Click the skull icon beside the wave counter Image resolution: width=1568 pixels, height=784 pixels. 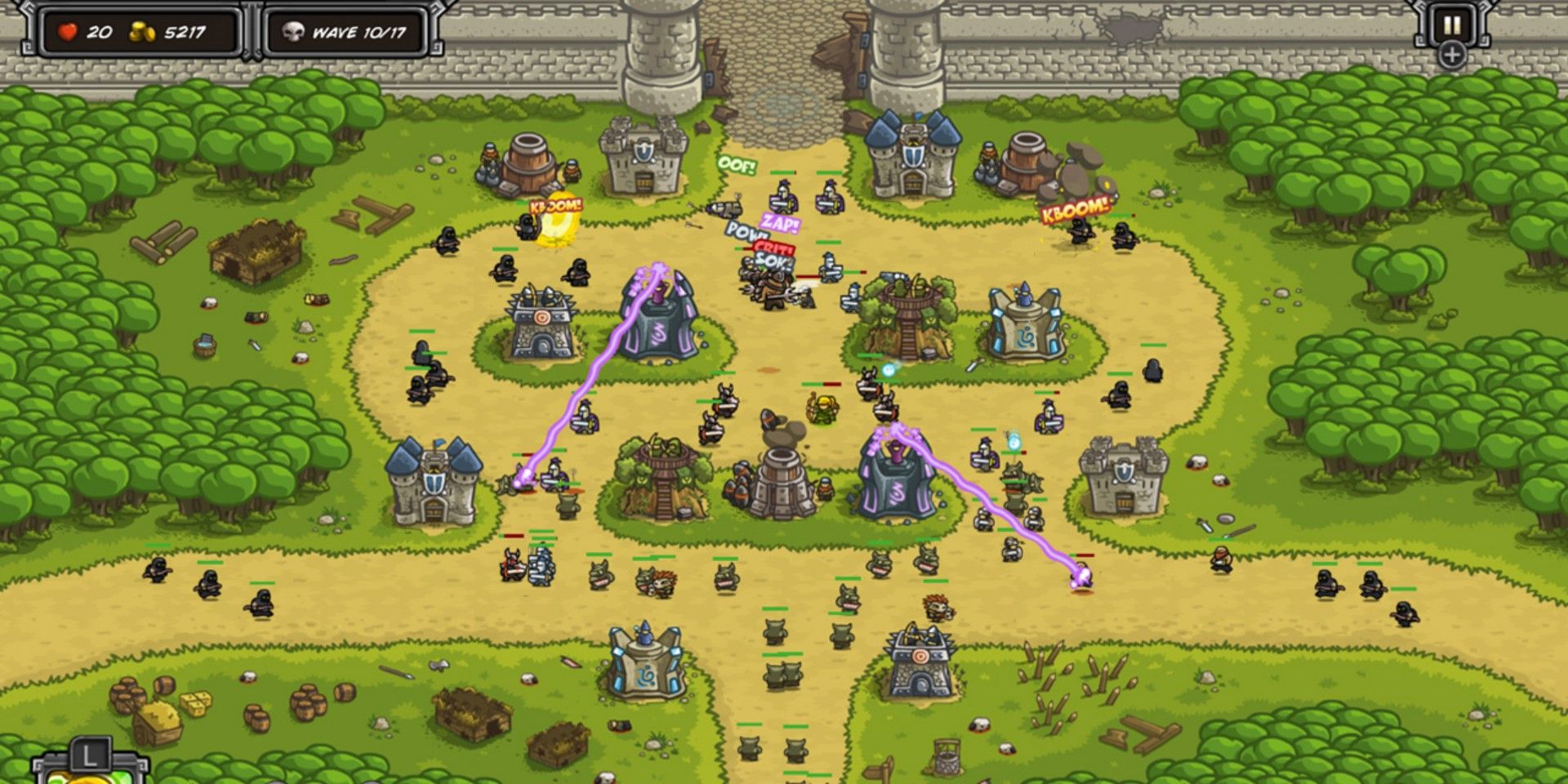click(x=292, y=31)
